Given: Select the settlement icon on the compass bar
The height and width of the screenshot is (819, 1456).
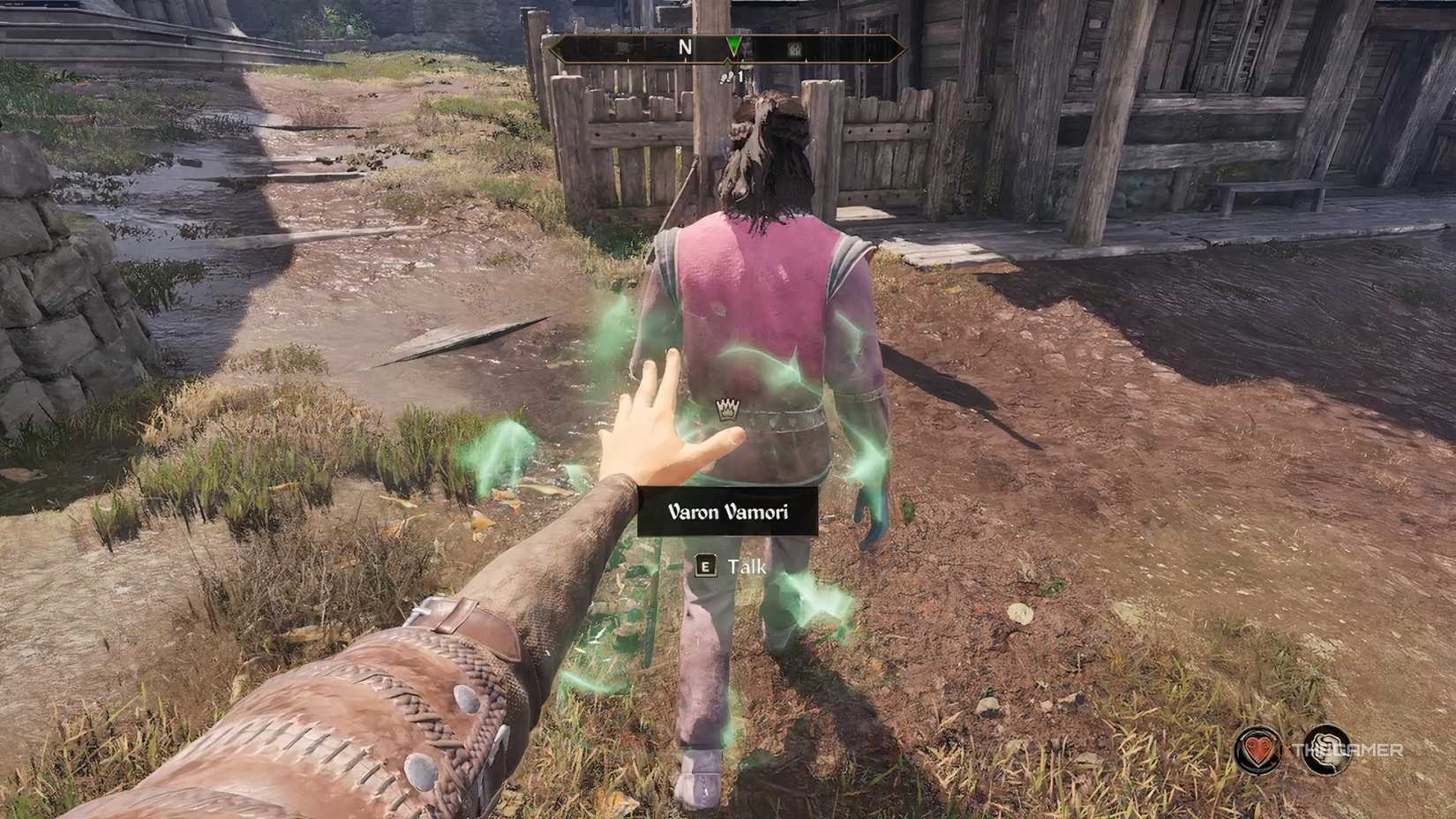Looking at the screenshot, I should pyautogui.click(x=795, y=50).
